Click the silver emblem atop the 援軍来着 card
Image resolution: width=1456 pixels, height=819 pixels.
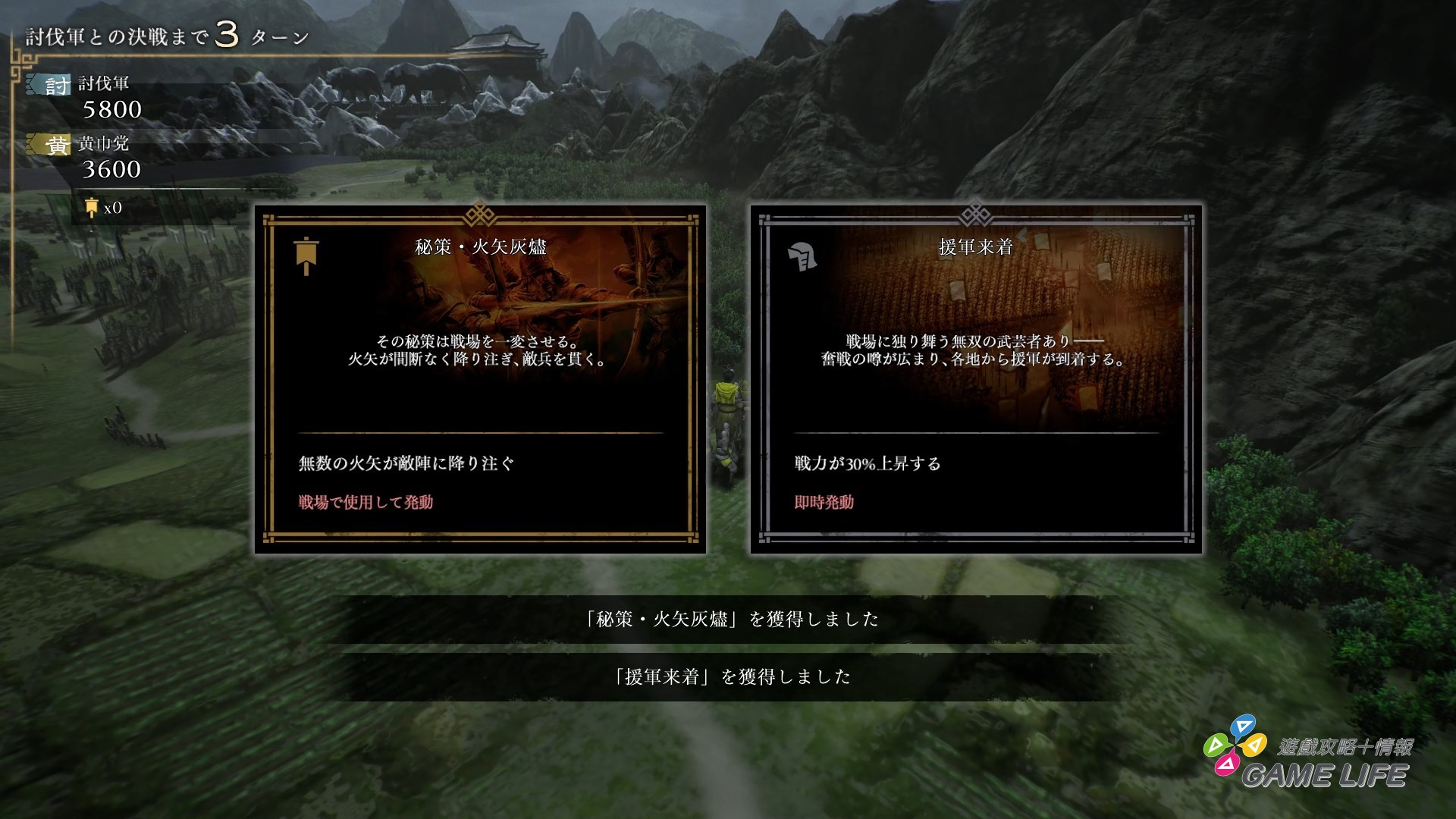click(974, 213)
